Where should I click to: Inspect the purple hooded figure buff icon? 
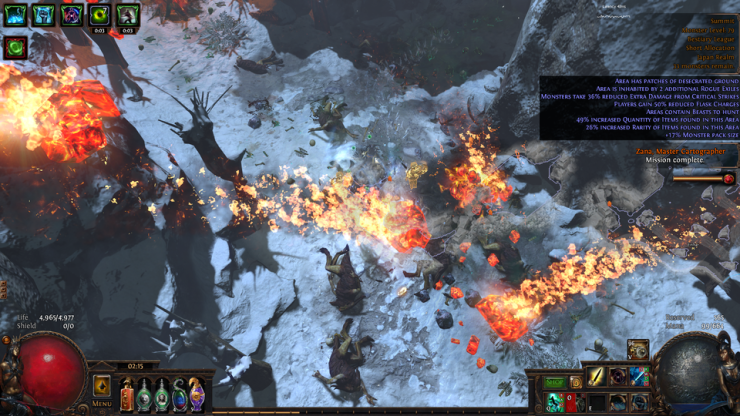click(71, 15)
